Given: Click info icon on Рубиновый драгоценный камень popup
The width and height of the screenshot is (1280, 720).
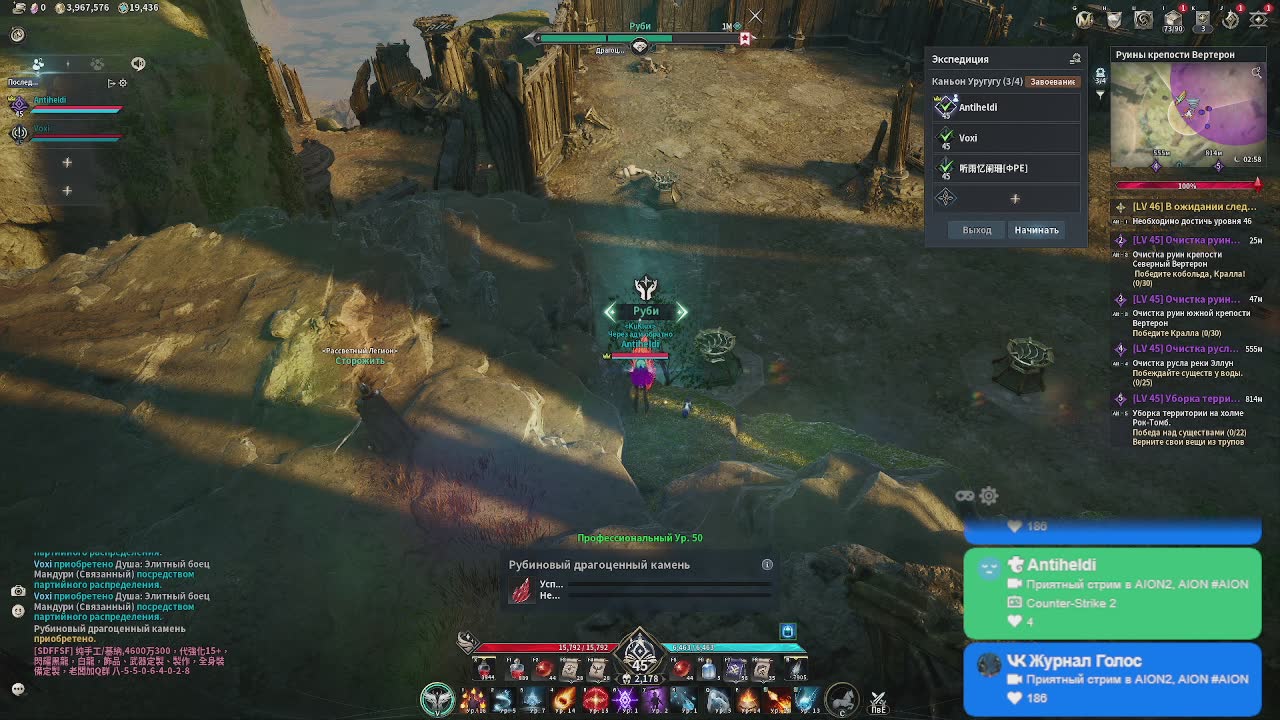Looking at the screenshot, I should pyautogui.click(x=767, y=565).
